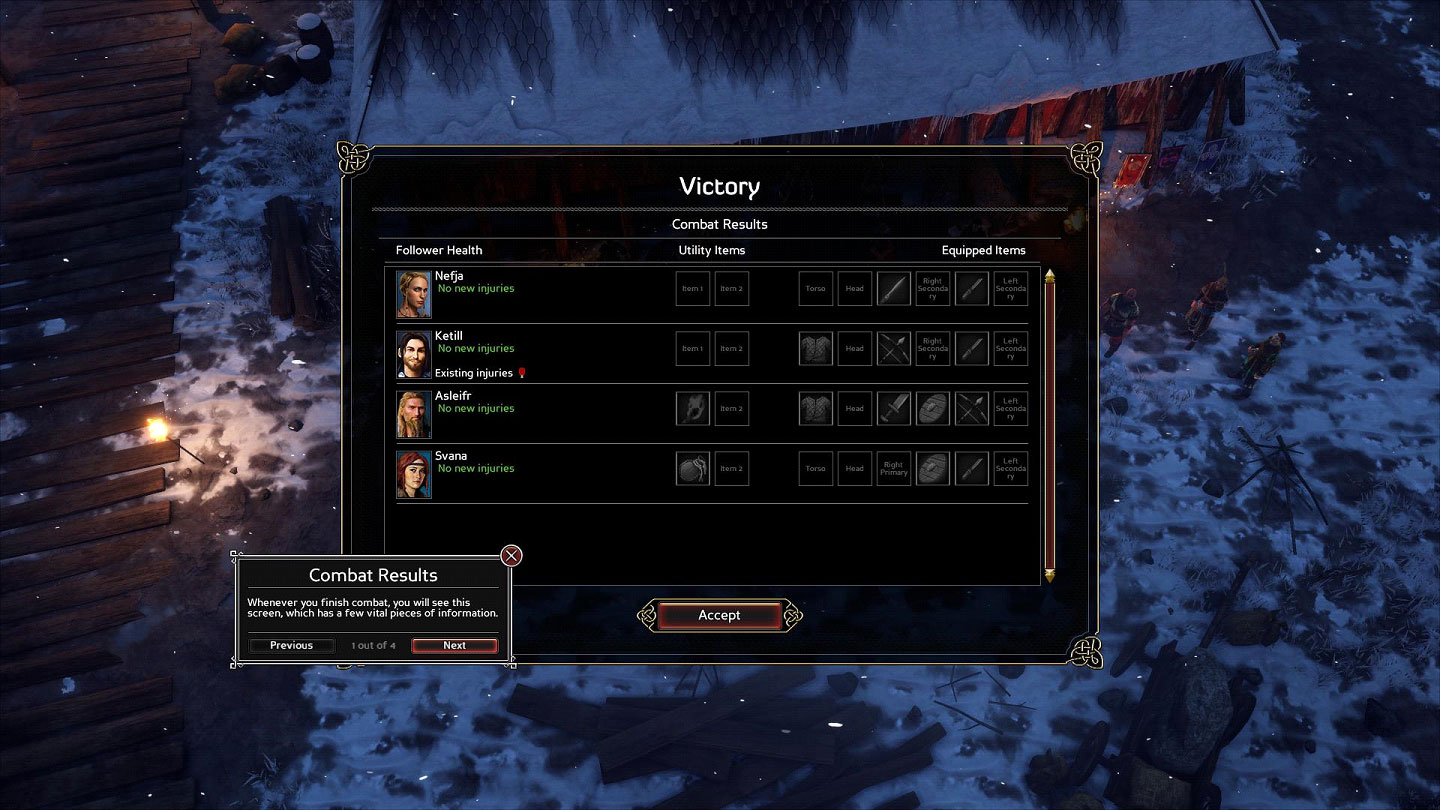Inspect Nefja's spear in right primary slot
The height and width of the screenshot is (810, 1440).
click(894, 288)
